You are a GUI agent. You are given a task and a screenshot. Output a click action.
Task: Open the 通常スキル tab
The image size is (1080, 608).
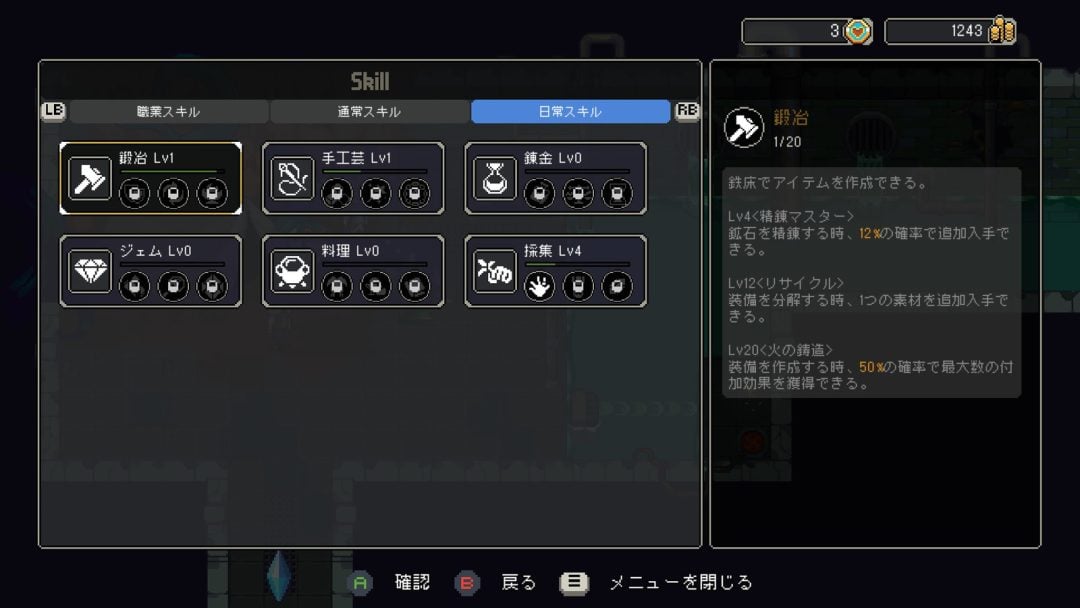(369, 112)
